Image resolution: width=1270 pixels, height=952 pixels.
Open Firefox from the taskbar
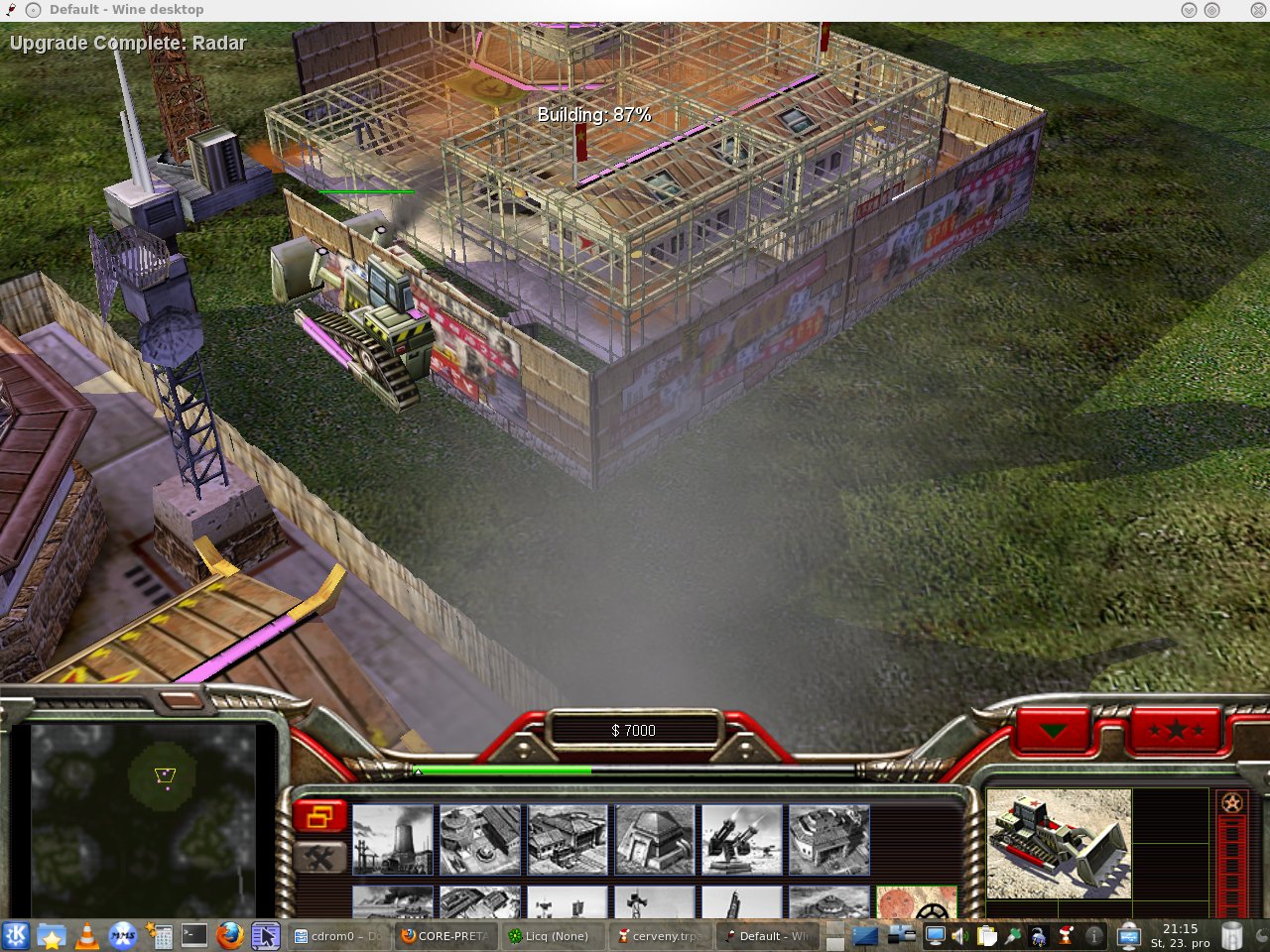[x=229, y=935]
